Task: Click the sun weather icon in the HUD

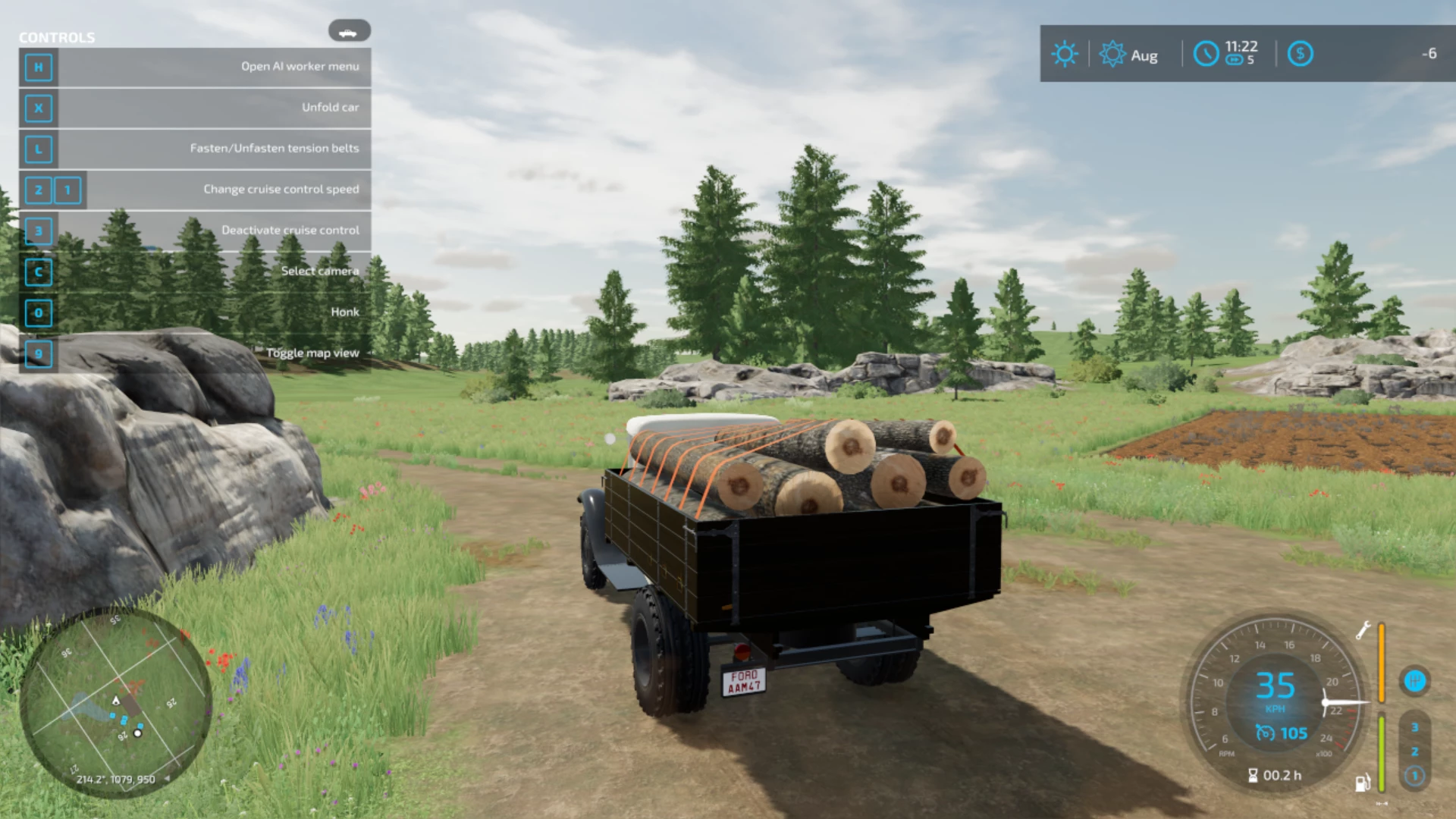Action: pyautogui.click(x=1065, y=53)
